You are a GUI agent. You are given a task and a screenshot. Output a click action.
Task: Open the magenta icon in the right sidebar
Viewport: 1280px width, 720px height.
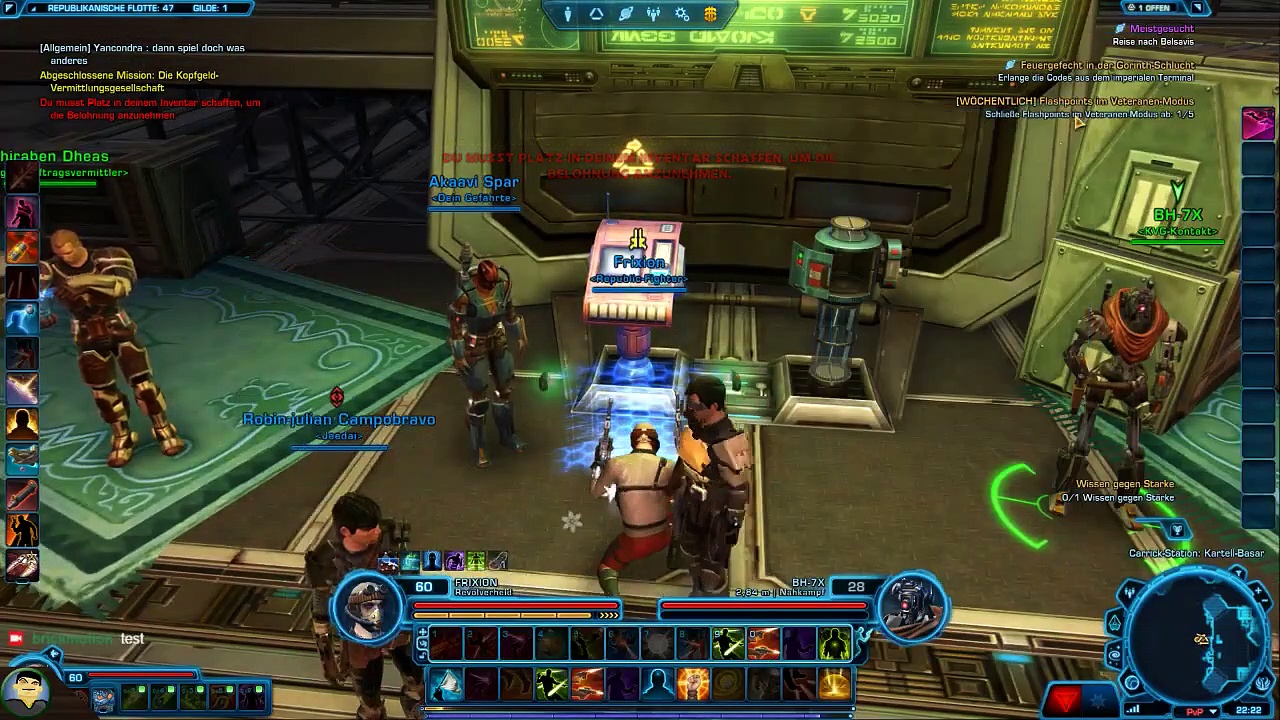pyautogui.click(x=1258, y=123)
